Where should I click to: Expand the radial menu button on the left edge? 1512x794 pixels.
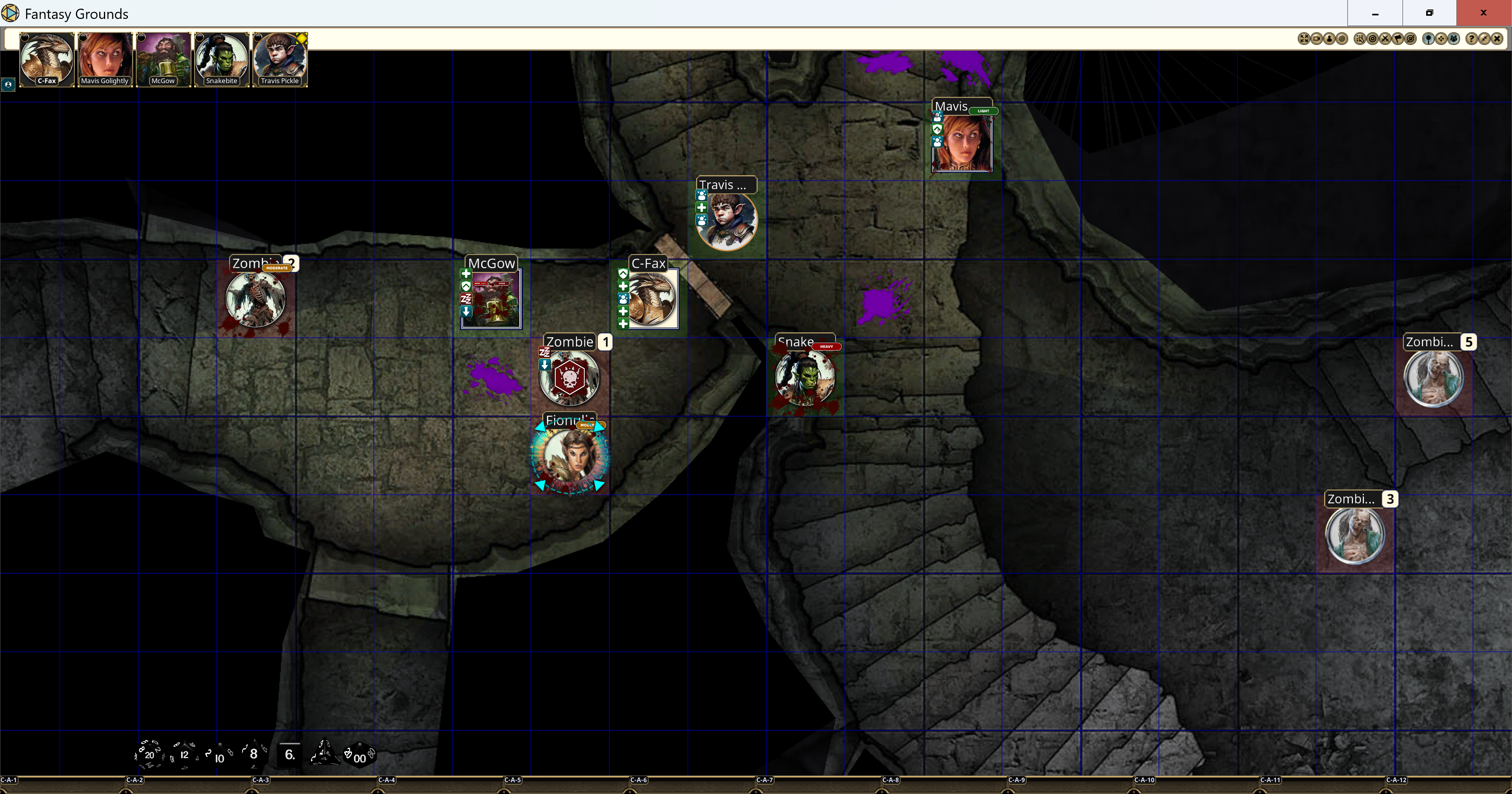pyautogui.click(x=9, y=85)
